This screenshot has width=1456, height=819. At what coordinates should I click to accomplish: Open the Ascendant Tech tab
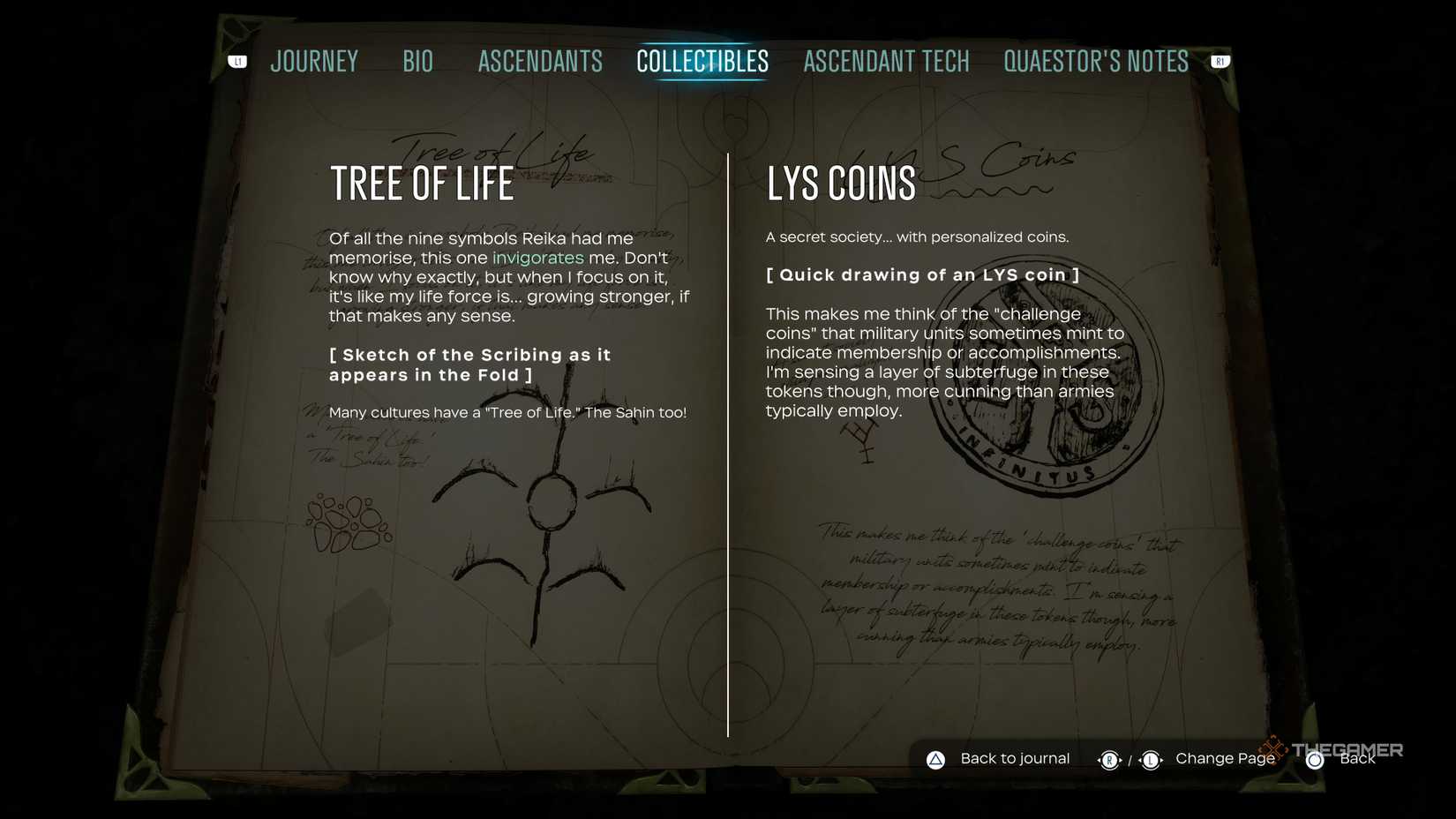886,61
